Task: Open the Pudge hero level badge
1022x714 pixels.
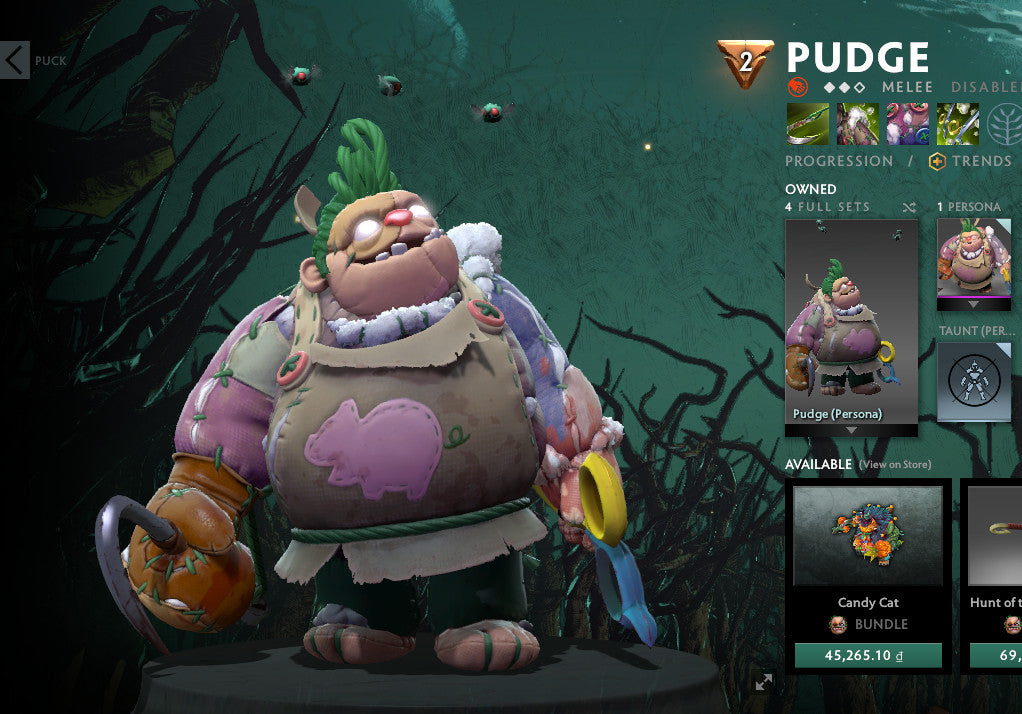Action: (745, 62)
